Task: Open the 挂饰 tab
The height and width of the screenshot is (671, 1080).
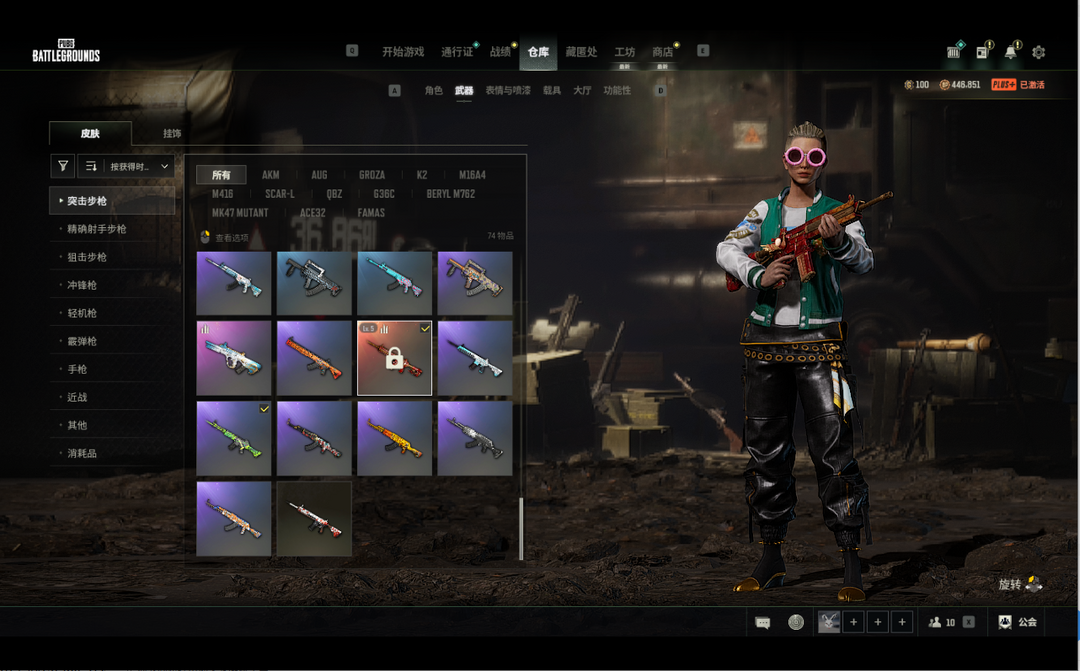Action: point(172,133)
